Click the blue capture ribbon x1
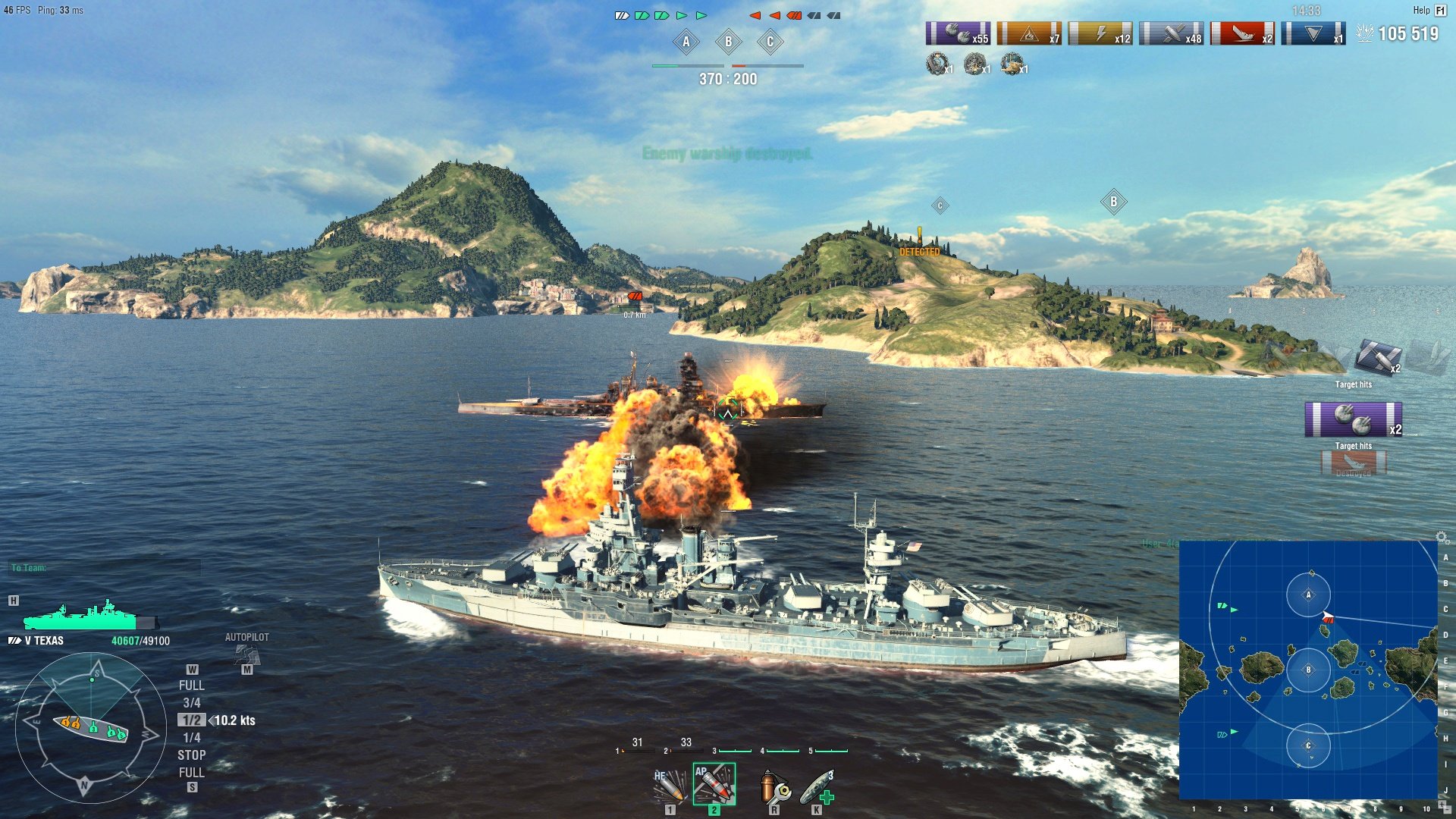The height and width of the screenshot is (819, 1456). [1313, 33]
